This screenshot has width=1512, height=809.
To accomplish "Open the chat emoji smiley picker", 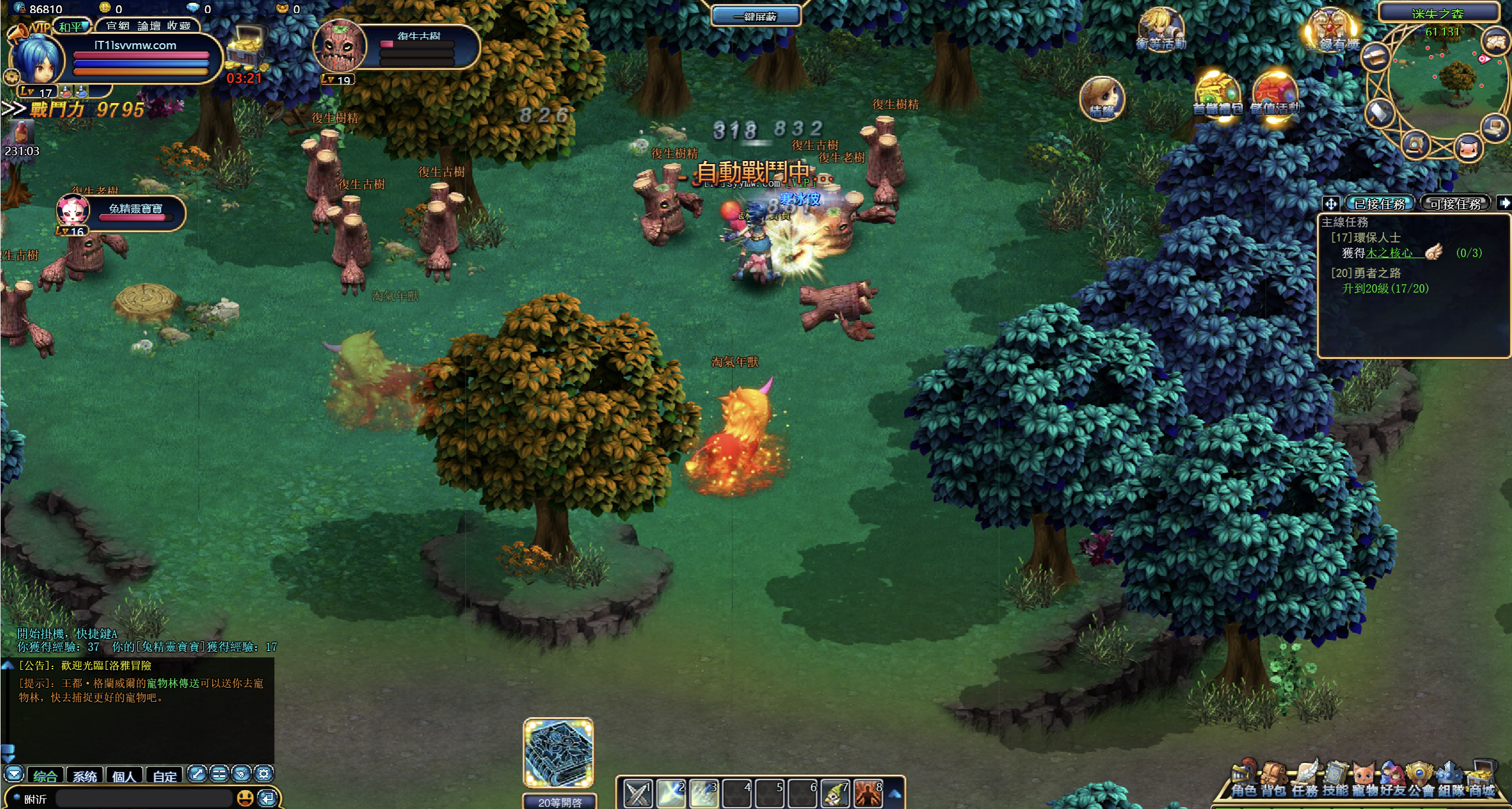I will (x=245, y=799).
